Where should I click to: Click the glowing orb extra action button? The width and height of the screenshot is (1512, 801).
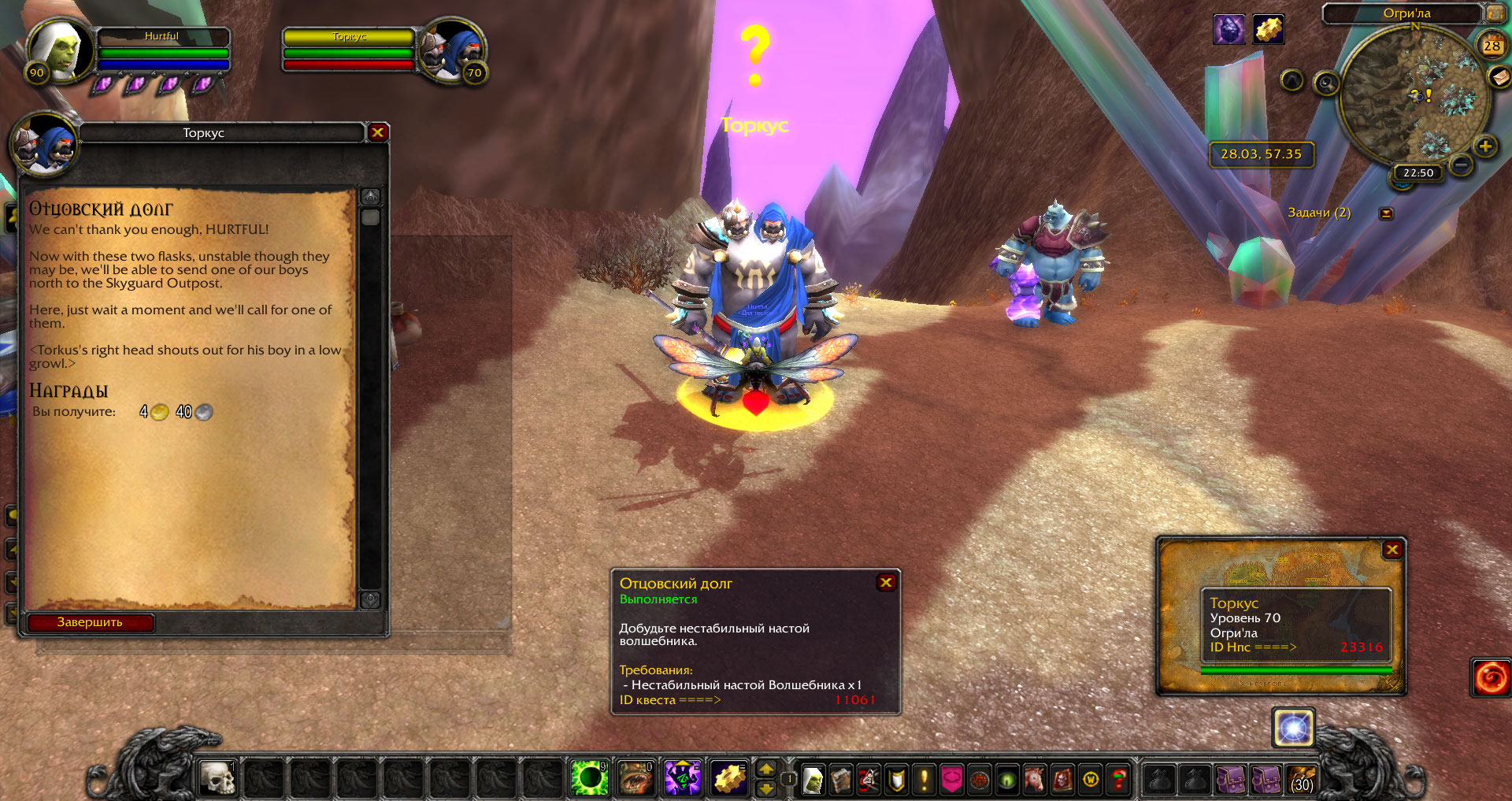coord(1293,728)
